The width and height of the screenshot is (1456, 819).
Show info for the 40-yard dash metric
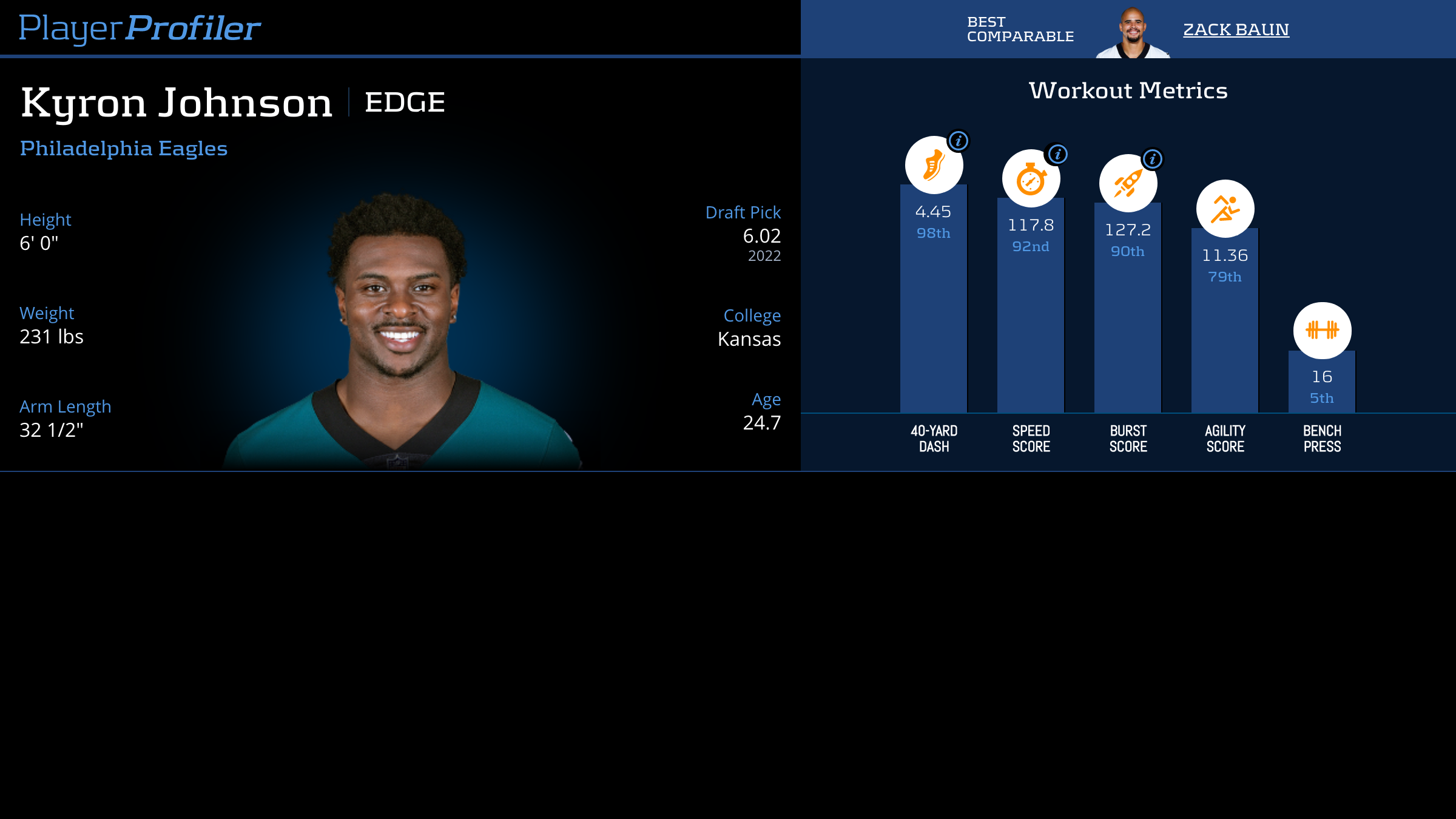(959, 141)
